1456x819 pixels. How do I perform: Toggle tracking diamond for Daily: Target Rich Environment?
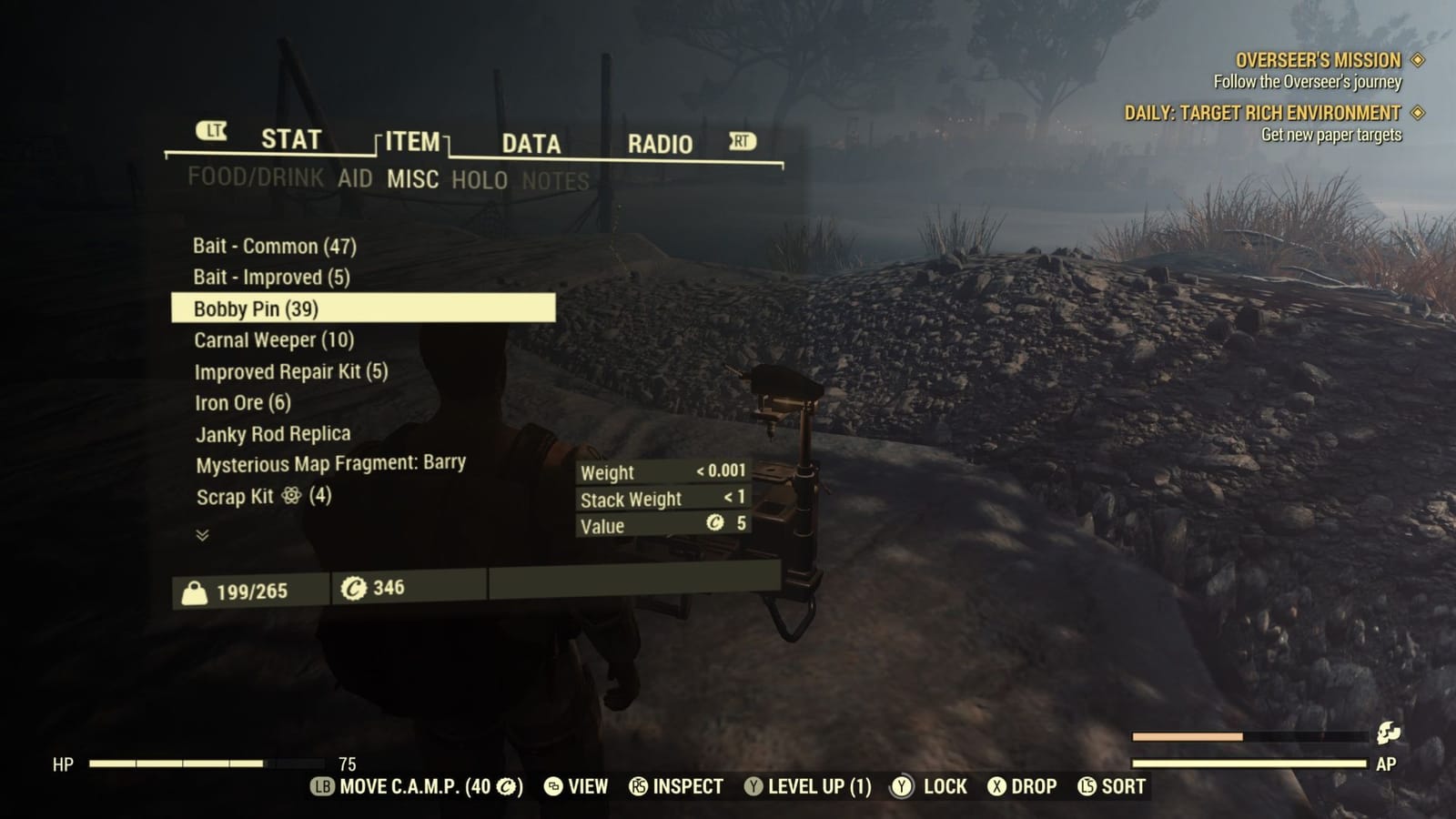pos(1416,114)
